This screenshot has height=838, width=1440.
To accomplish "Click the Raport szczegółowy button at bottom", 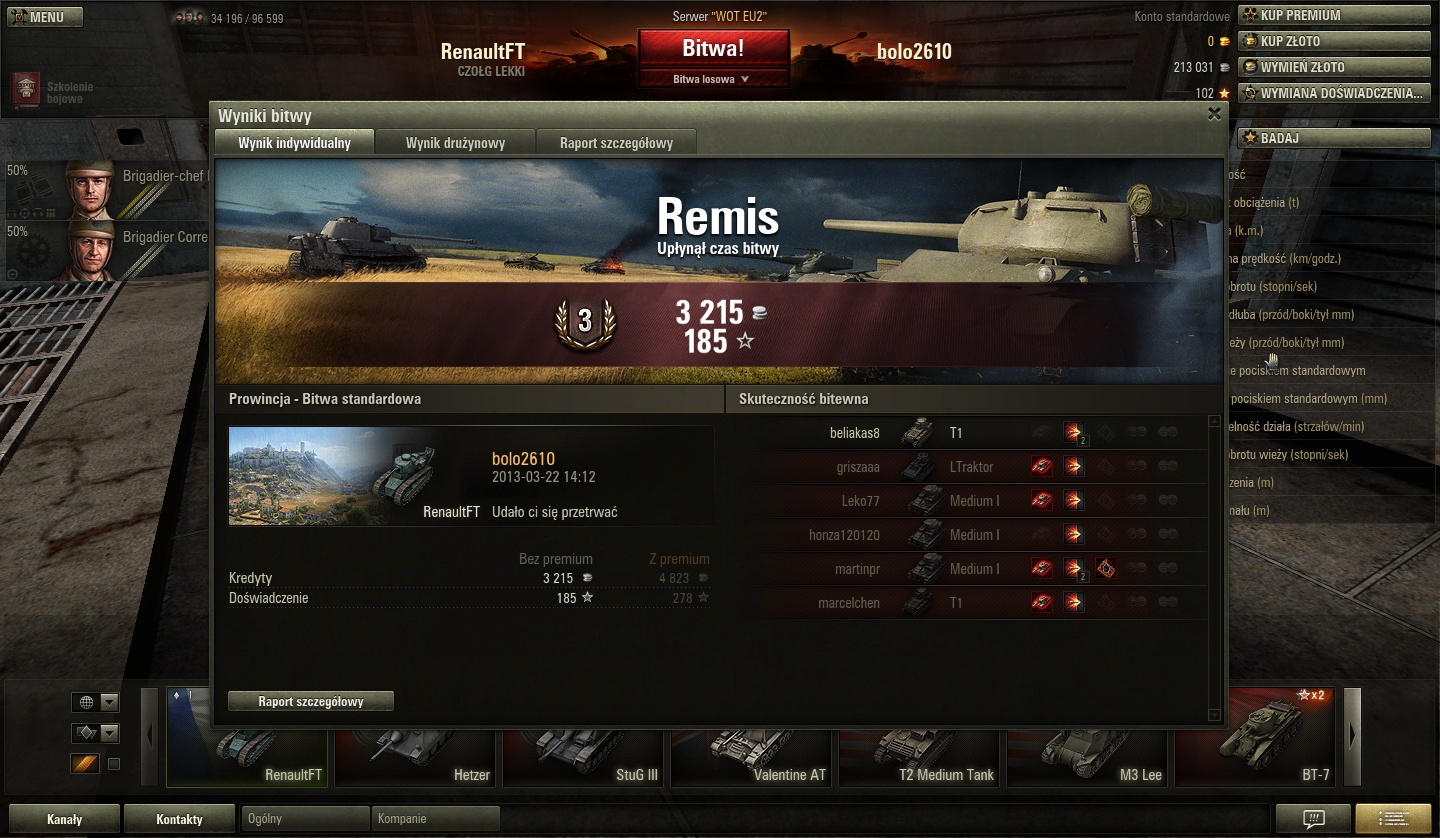I will click(311, 702).
